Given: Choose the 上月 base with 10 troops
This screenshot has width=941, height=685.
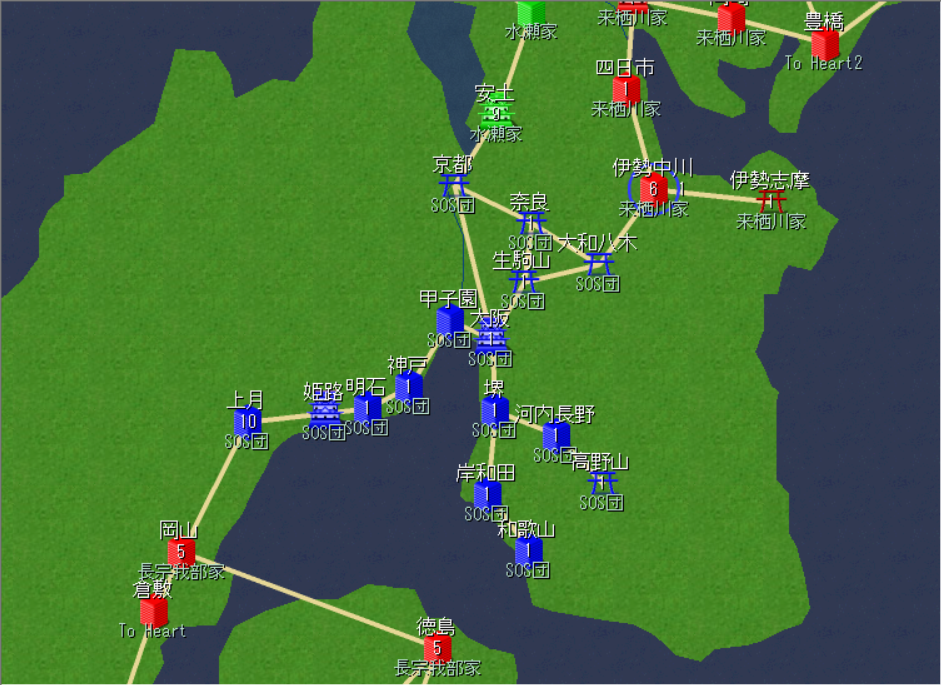Looking at the screenshot, I should pyautogui.click(x=247, y=422).
